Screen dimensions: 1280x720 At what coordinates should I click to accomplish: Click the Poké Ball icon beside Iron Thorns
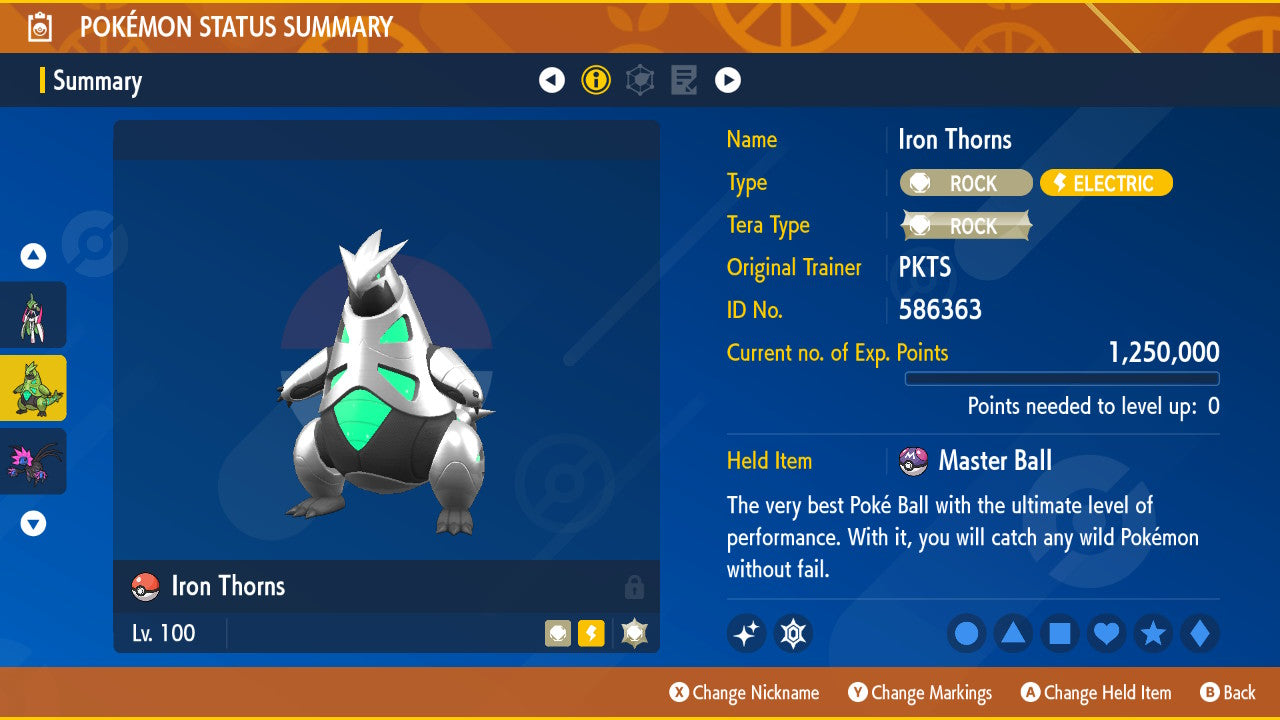click(144, 586)
